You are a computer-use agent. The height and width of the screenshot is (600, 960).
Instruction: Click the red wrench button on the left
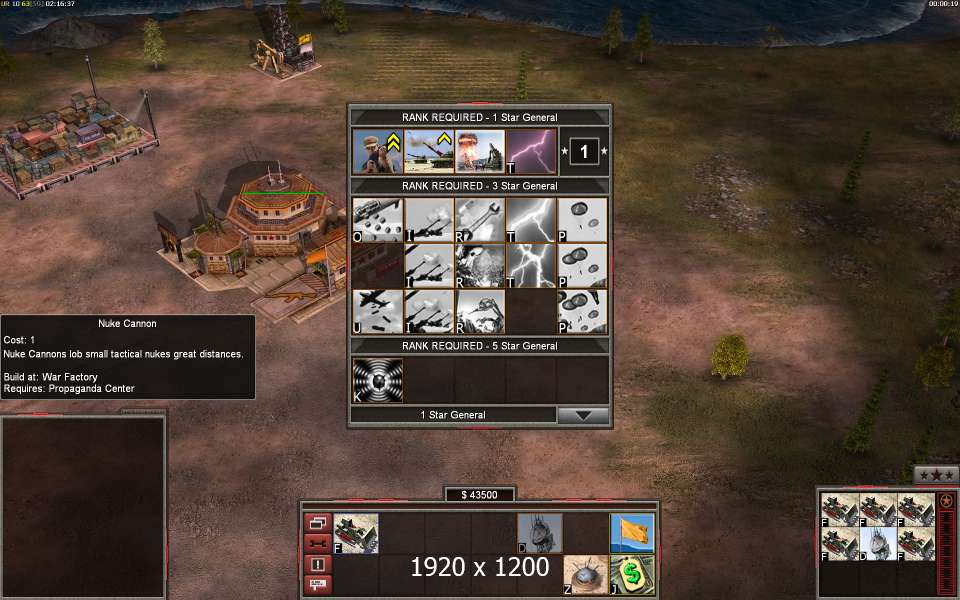(317, 543)
